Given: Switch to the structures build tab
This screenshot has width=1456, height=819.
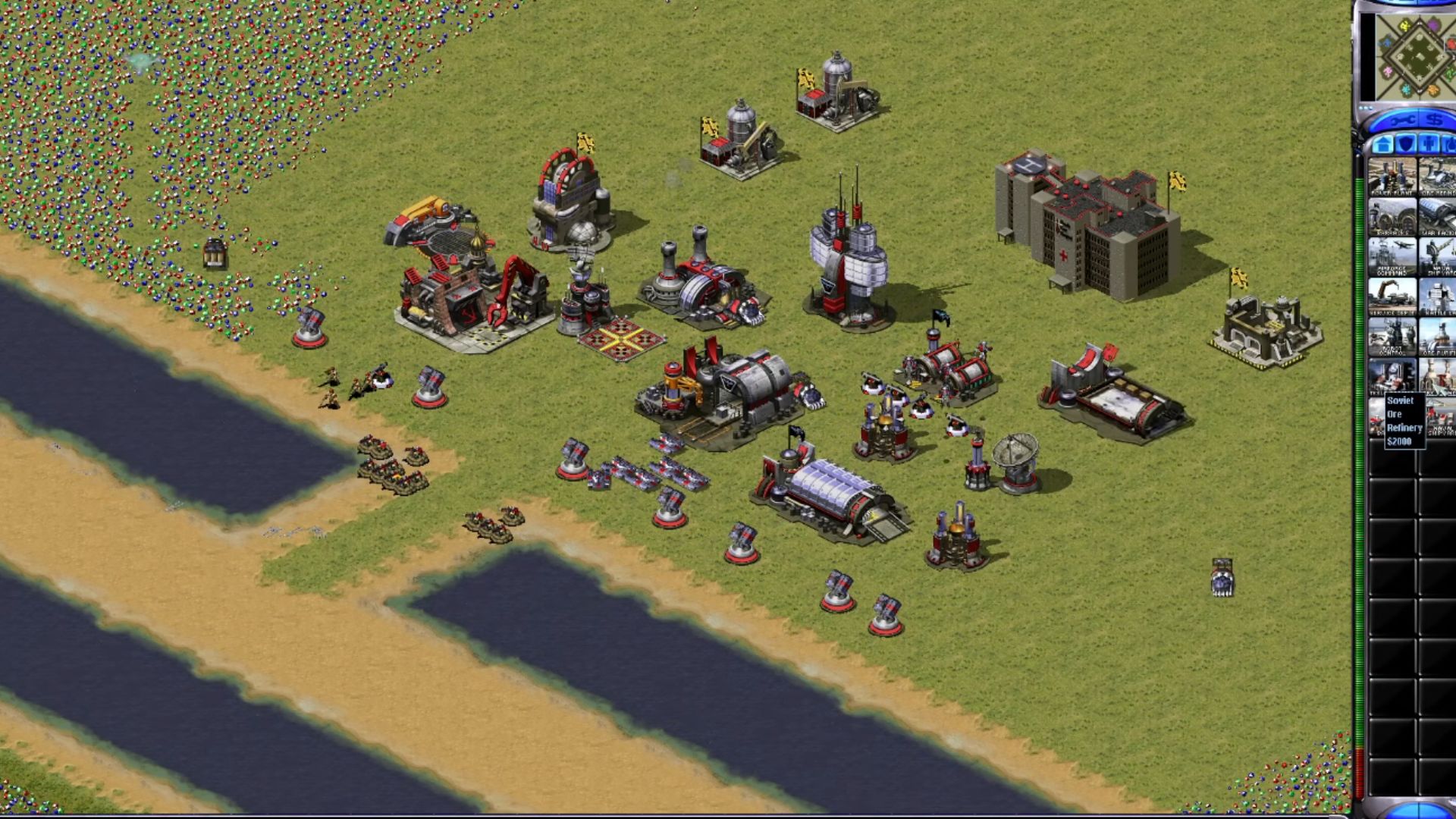Looking at the screenshot, I should tap(1382, 144).
